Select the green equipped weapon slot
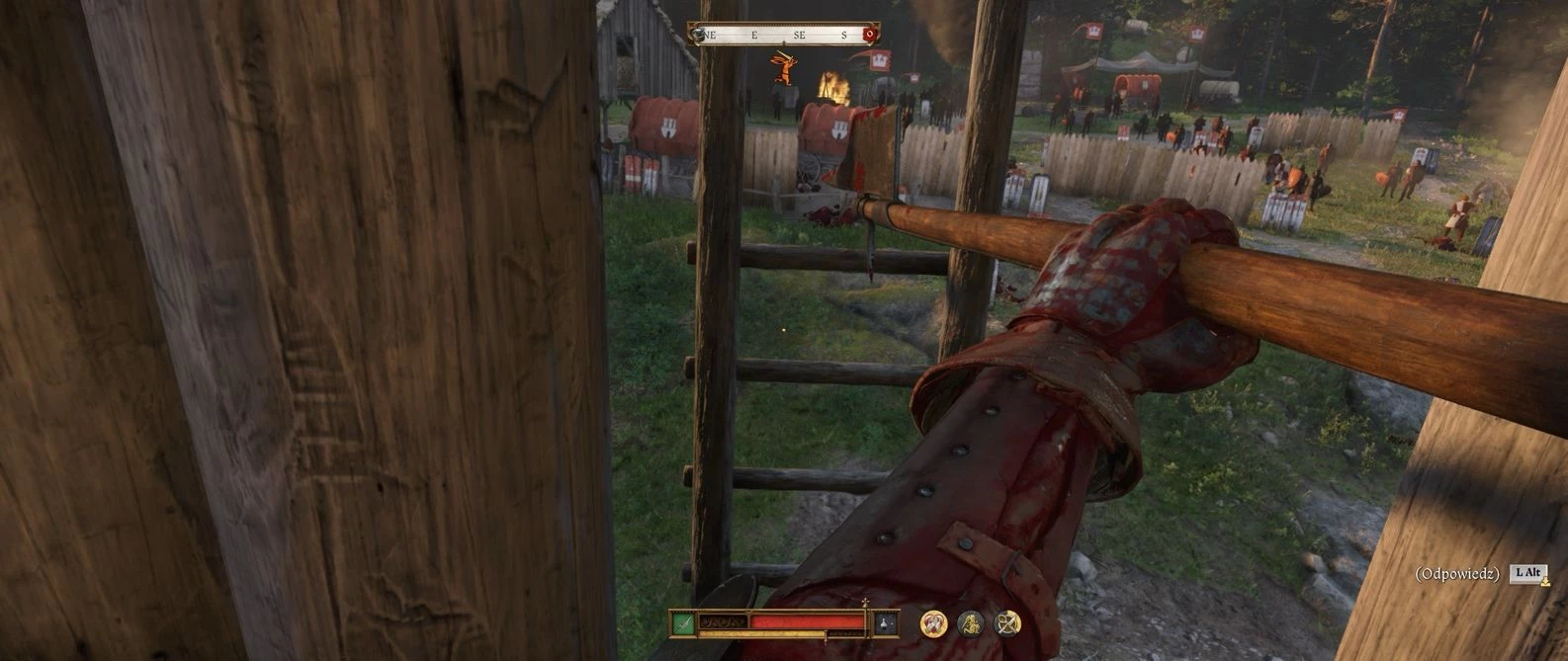 (x=682, y=623)
